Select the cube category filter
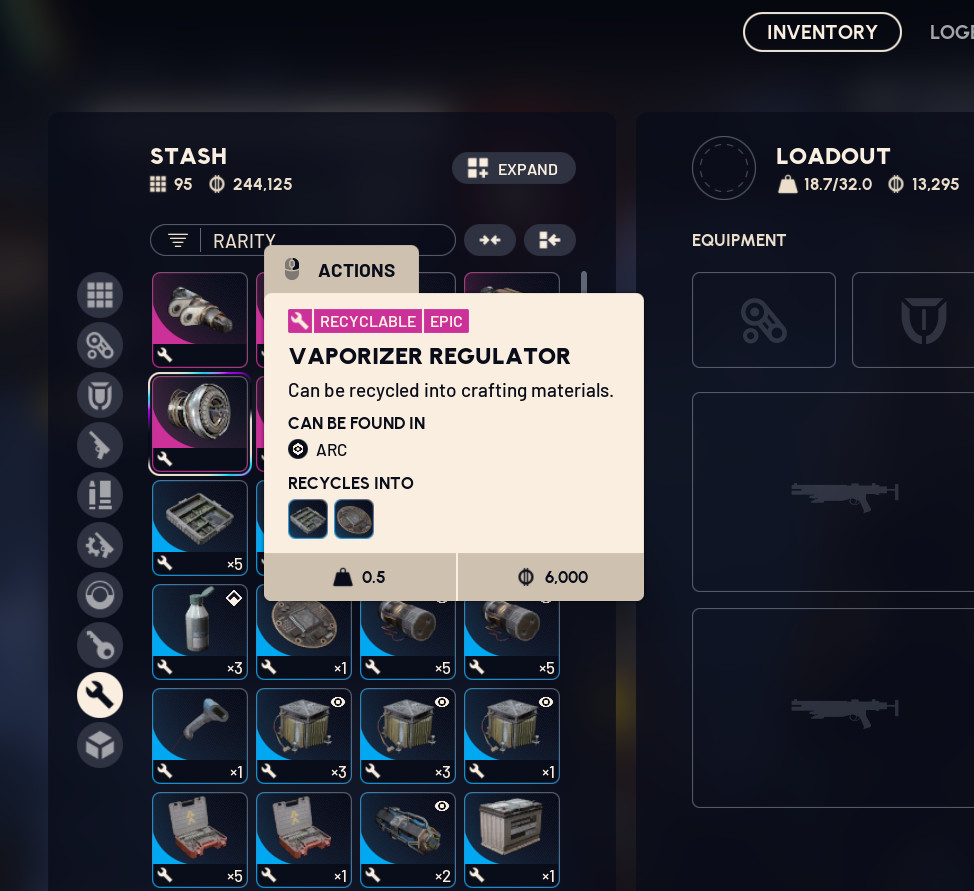The height and width of the screenshot is (891, 974). click(100, 745)
